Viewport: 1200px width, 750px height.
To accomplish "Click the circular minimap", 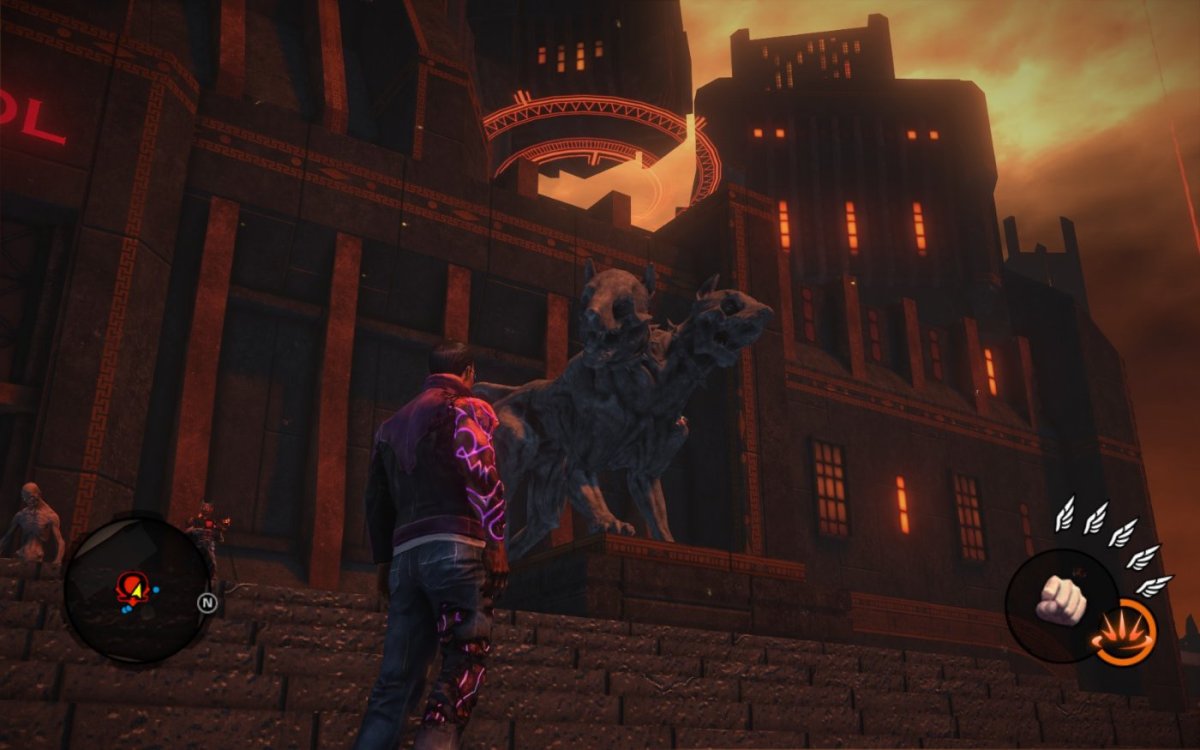I will coord(138,588).
